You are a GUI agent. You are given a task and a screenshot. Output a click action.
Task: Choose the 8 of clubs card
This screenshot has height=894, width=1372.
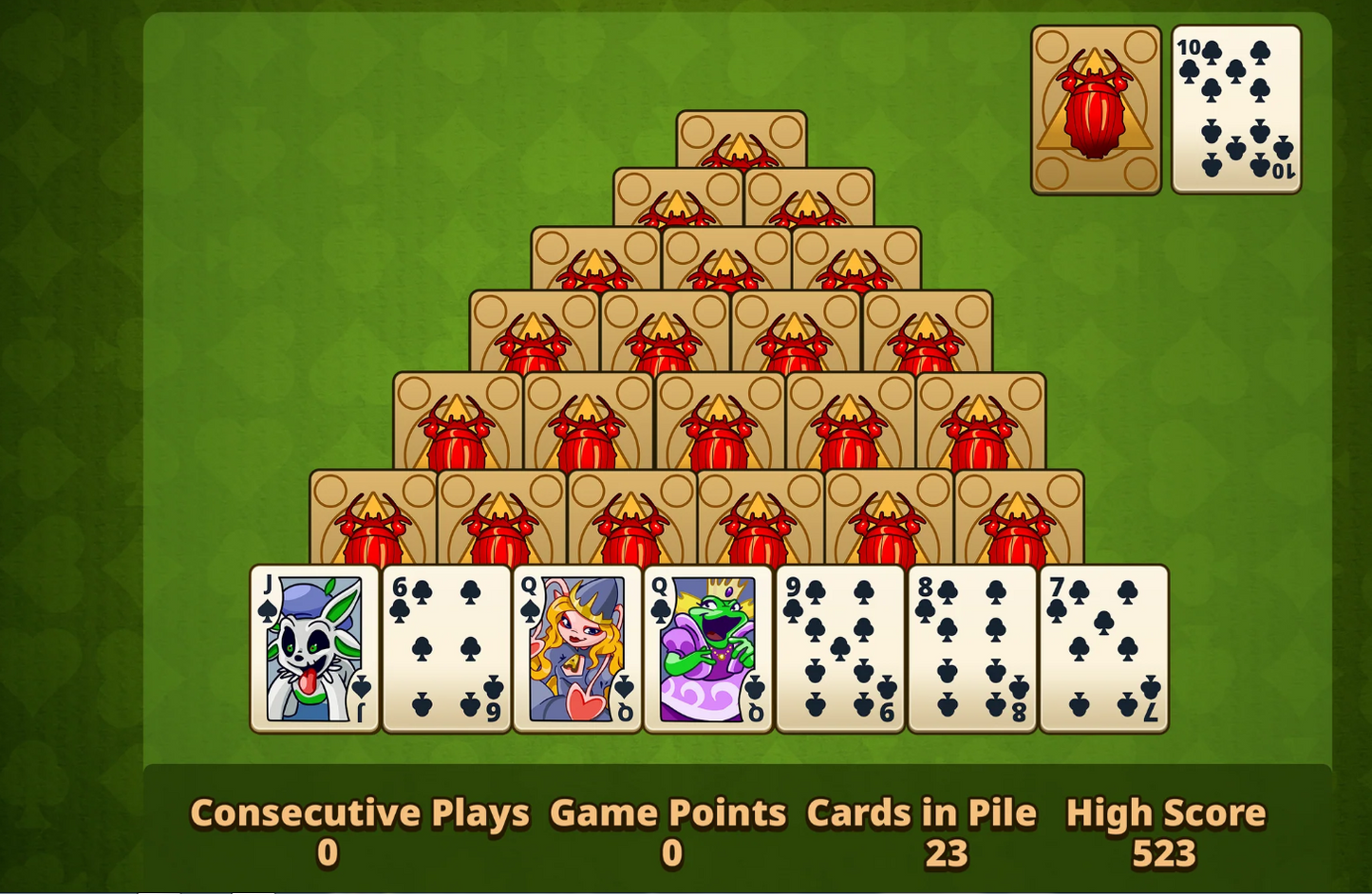972,649
